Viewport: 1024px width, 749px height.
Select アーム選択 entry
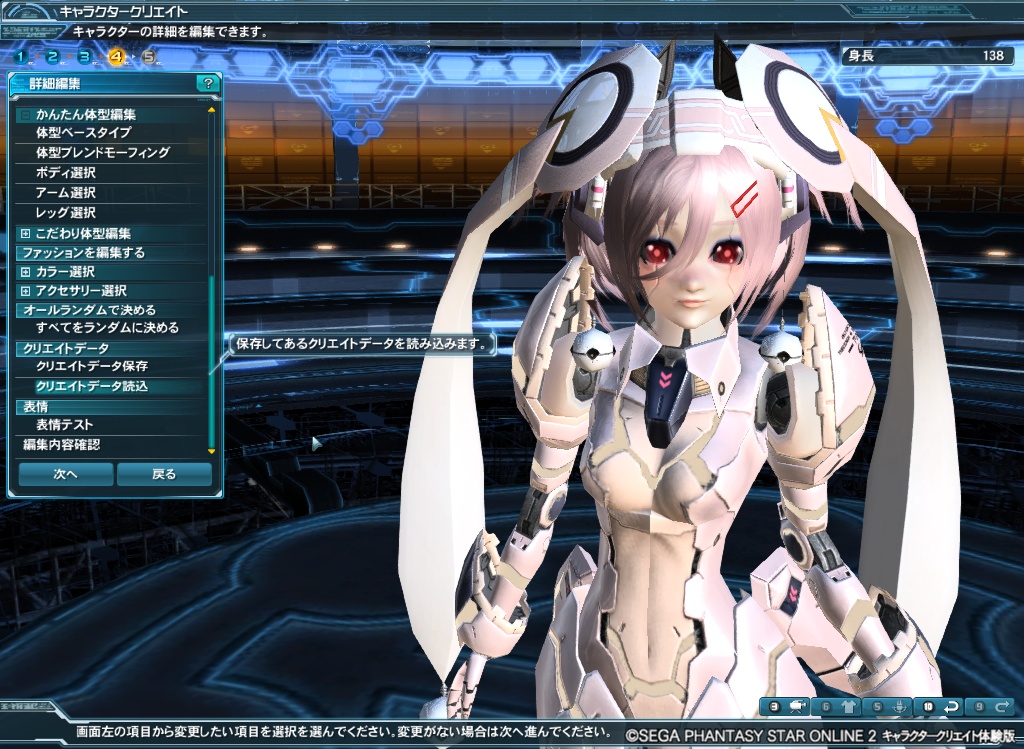65,193
